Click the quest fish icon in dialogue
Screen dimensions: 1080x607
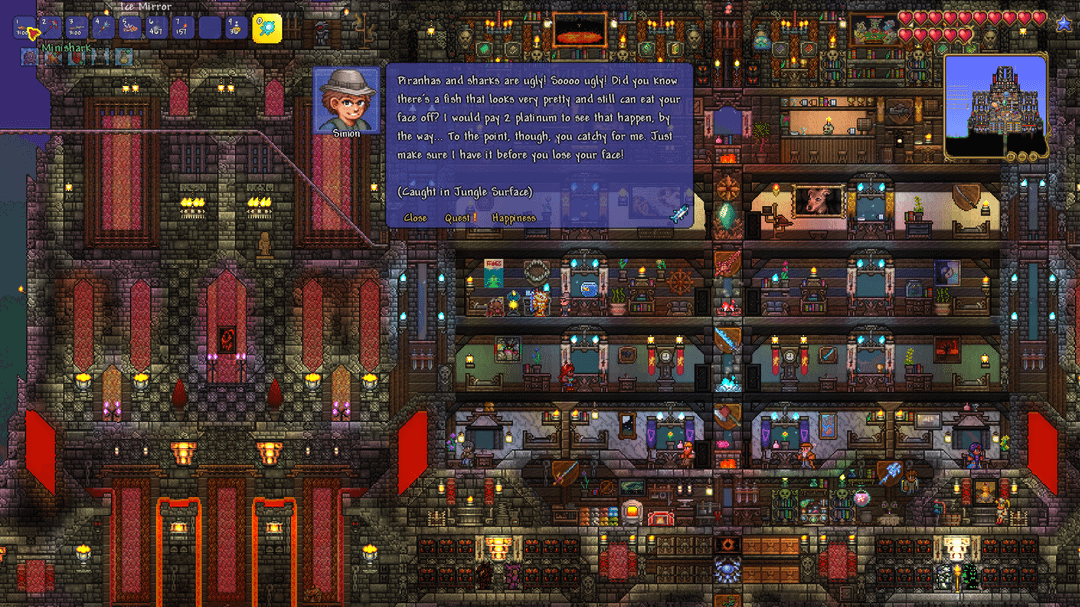pyautogui.click(x=679, y=212)
